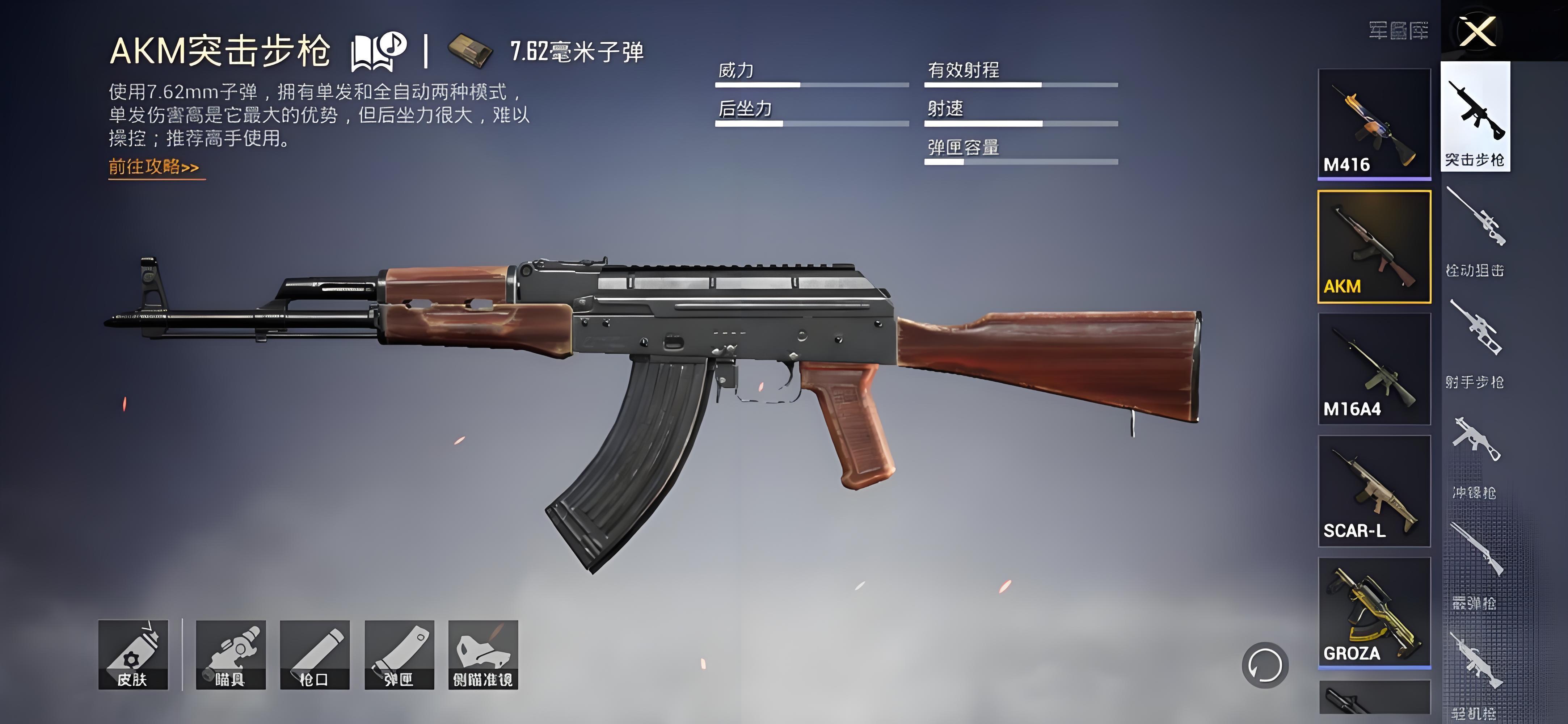The height and width of the screenshot is (724, 1568).
Task: Choose the M16A4 rifle from the list
Action: click(x=1374, y=369)
